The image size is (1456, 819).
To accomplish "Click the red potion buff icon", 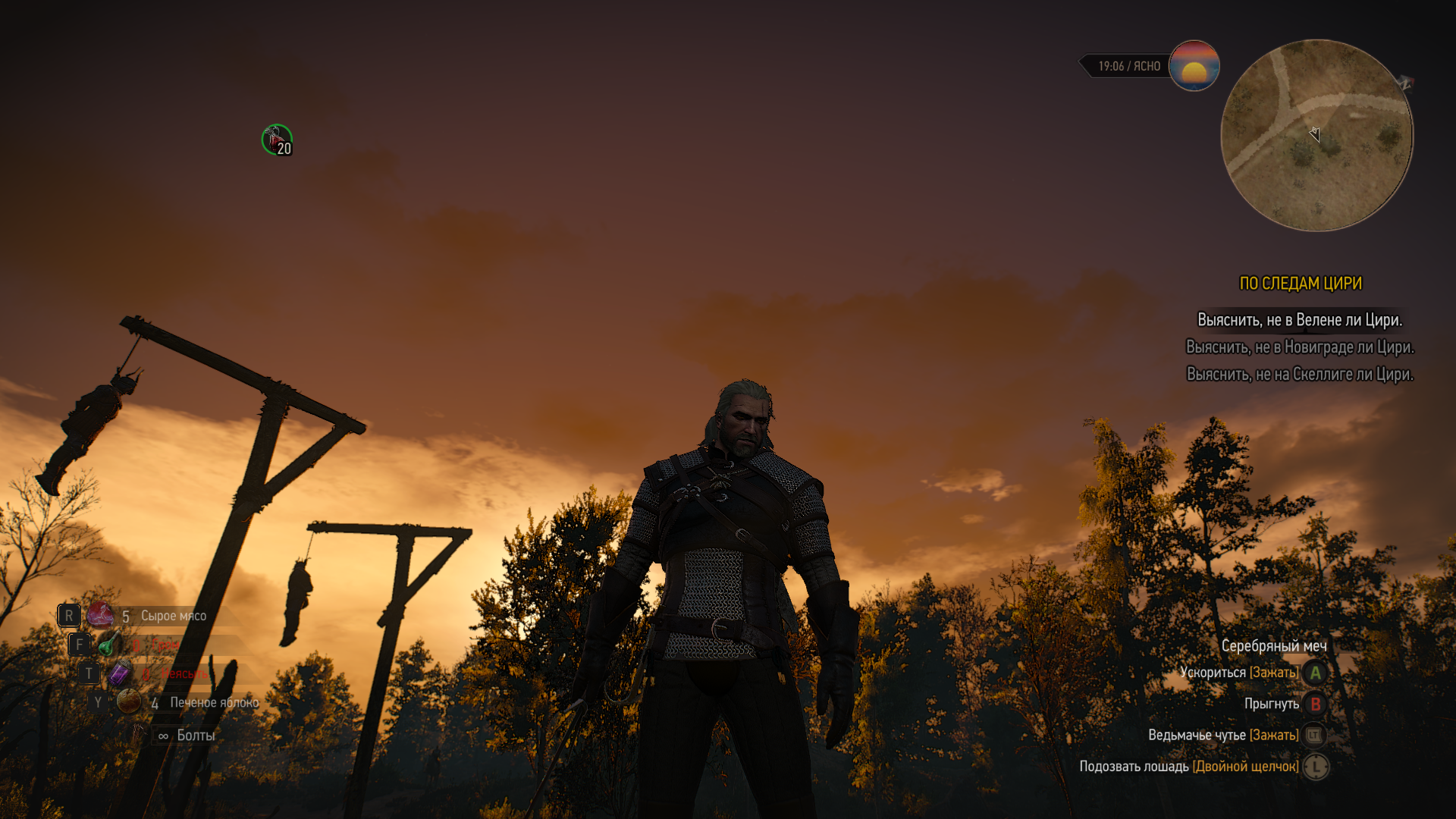I will (277, 140).
